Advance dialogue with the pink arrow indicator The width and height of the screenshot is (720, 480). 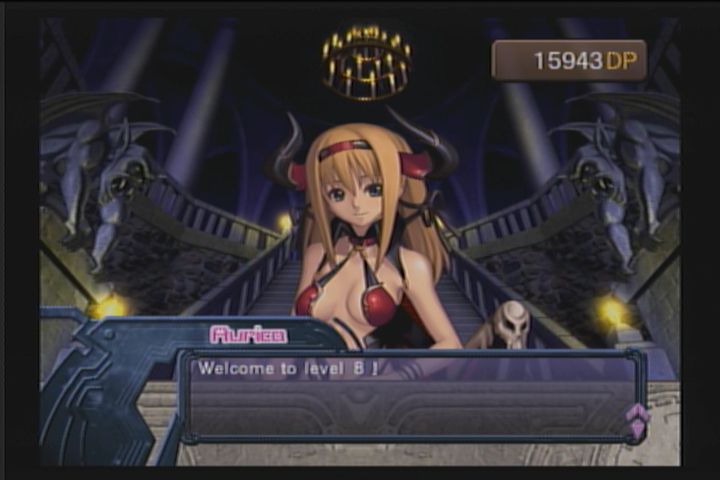pos(636,419)
